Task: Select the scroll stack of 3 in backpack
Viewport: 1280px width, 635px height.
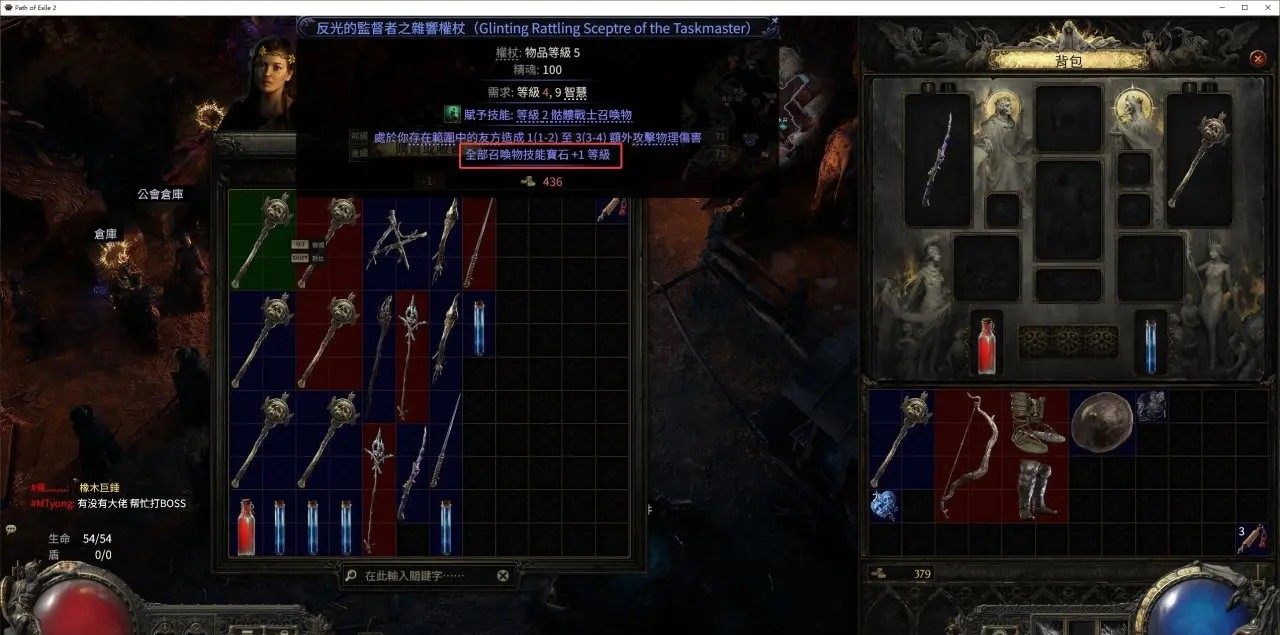Action: click(x=1251, y=539)
